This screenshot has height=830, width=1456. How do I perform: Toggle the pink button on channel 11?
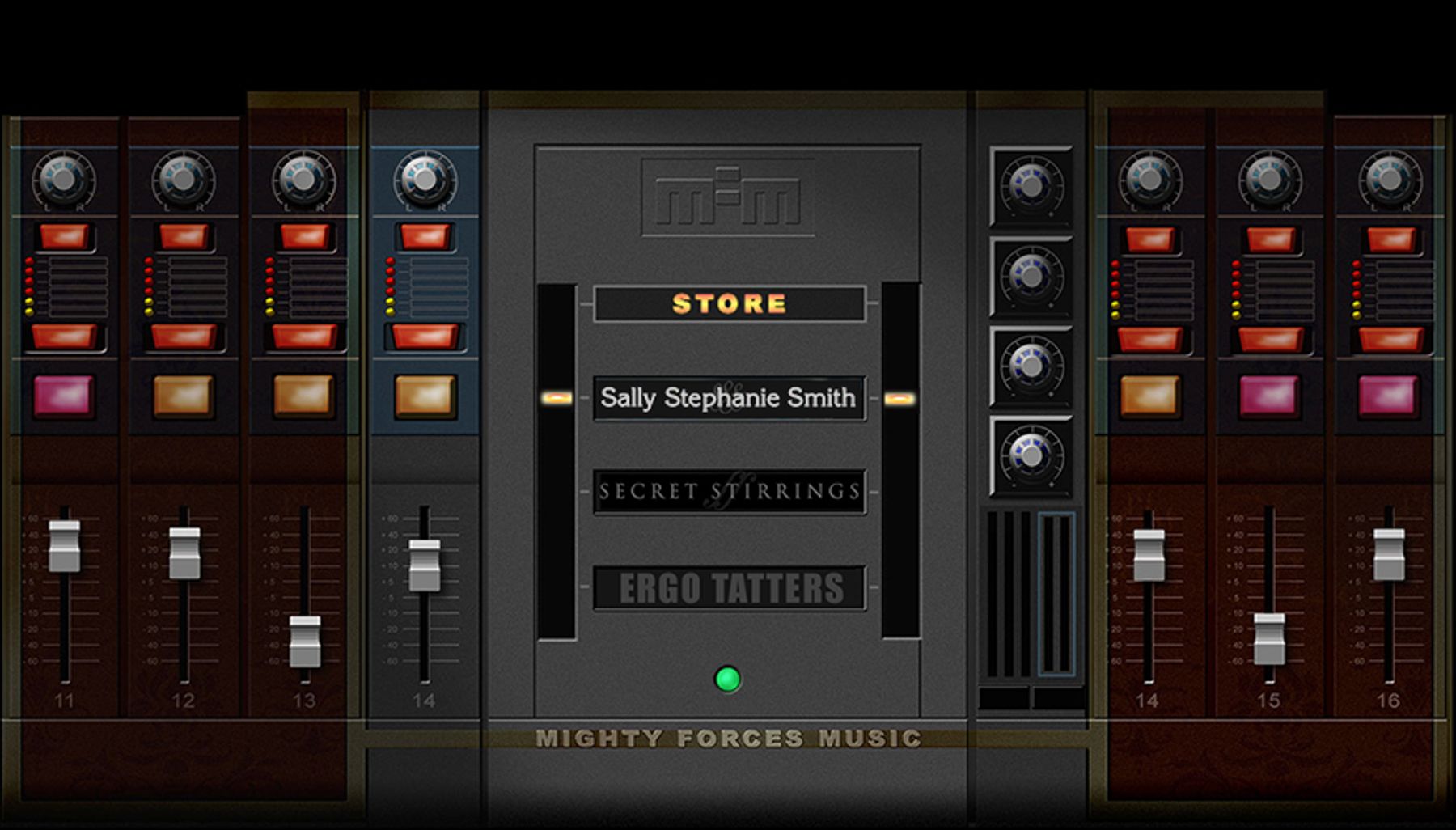coord(64,396)
